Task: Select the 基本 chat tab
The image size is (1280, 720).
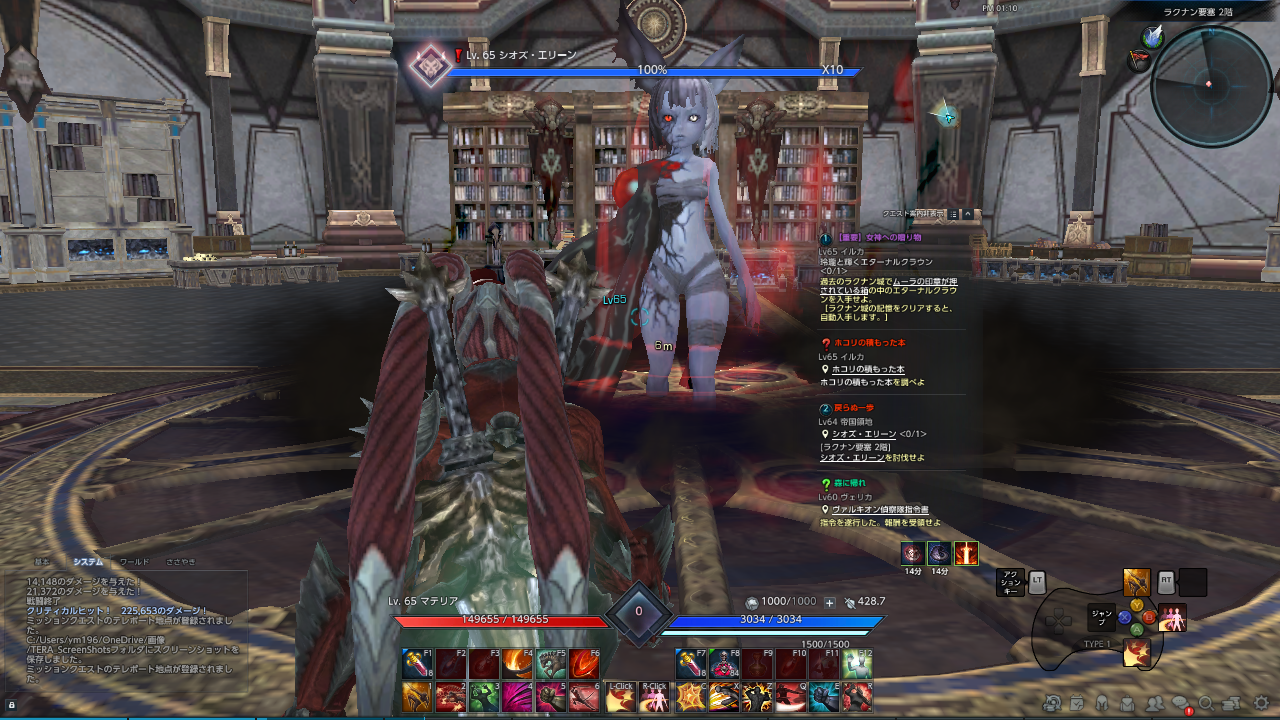Action: pyautogui.click(x=42, y=562)
